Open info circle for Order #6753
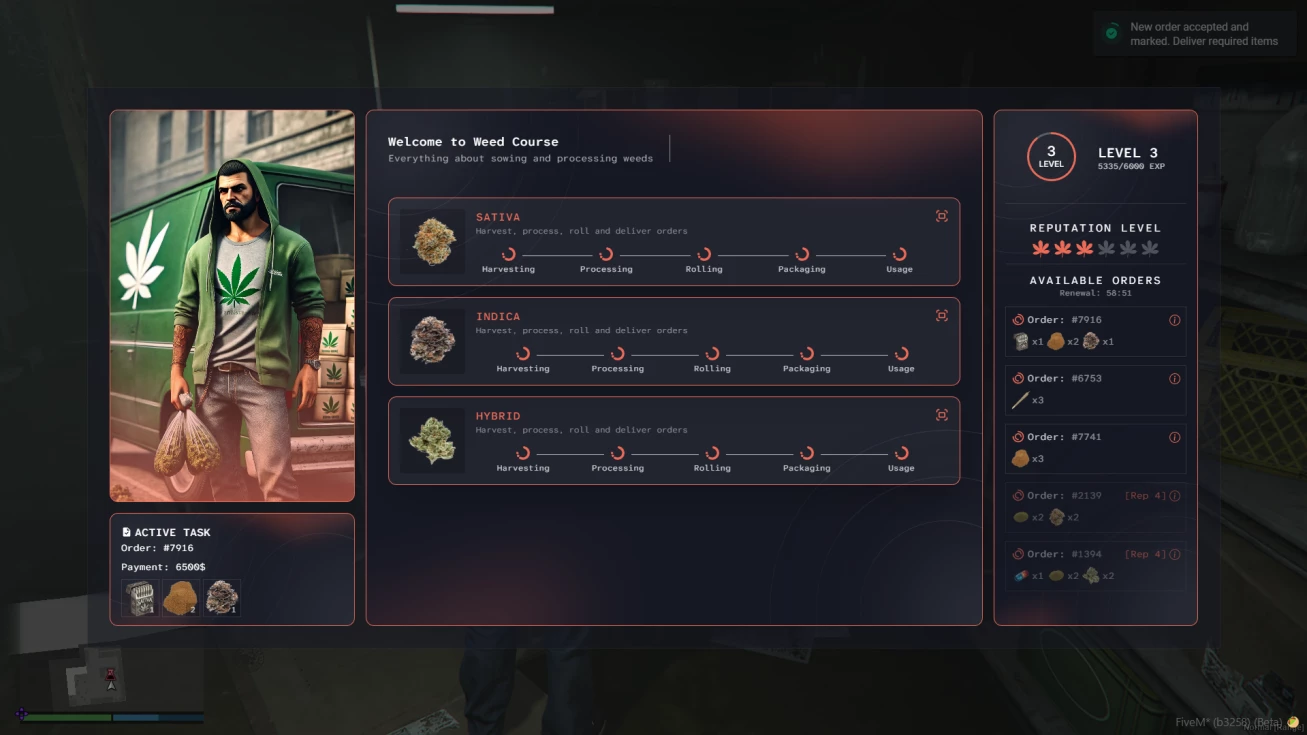Viewport: 1307px width, 735px height. click(1175, 378)
